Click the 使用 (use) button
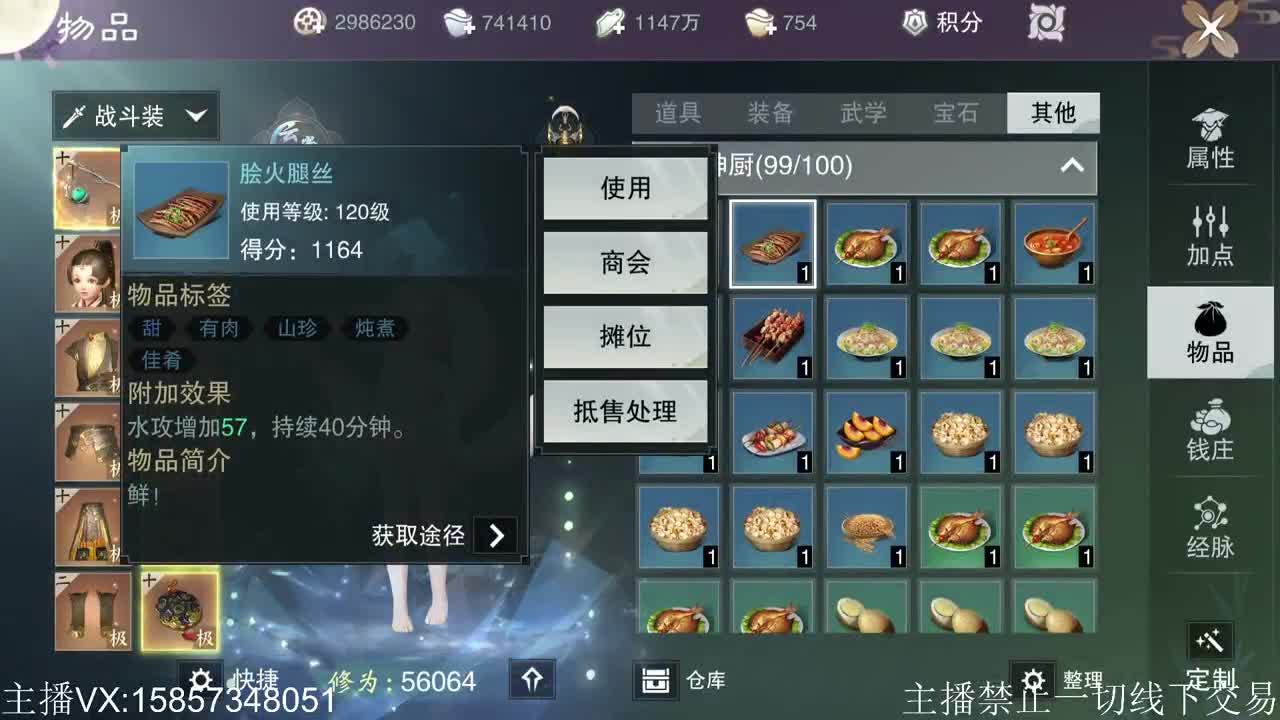The height and width of the screenshot is (720, 1280). [625, 188]
